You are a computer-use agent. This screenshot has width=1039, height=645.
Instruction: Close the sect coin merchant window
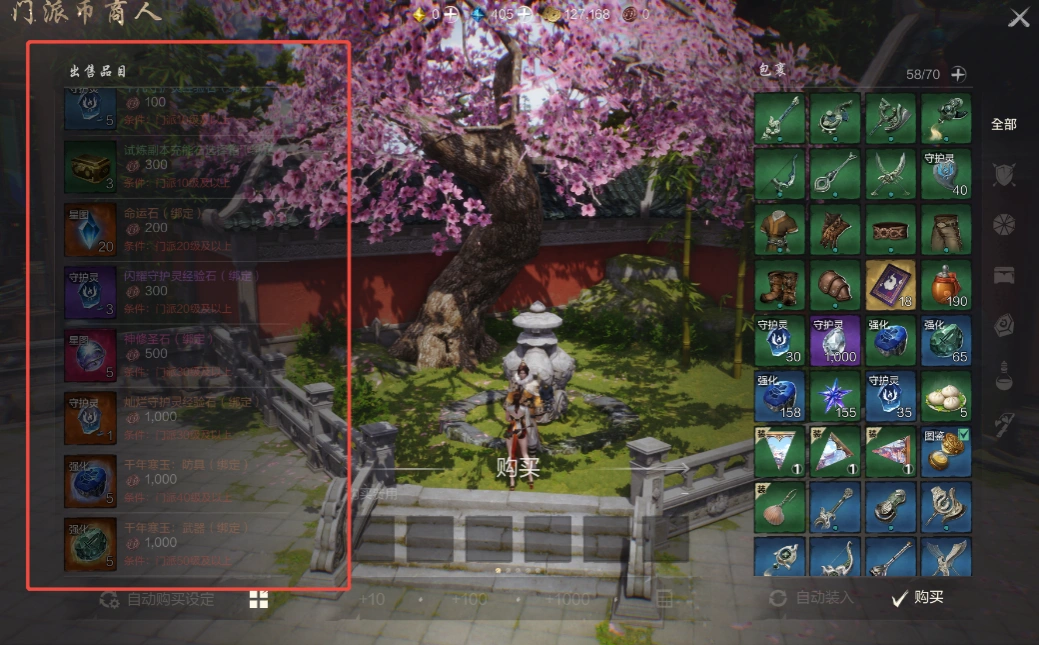1018,18
